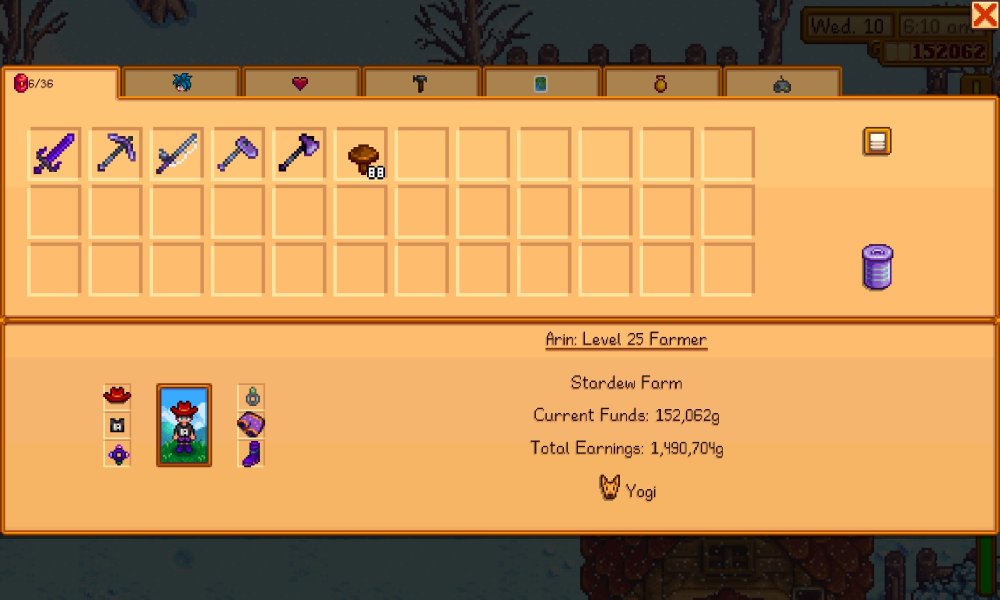Select the brown item stack of 88

coord(362,156)
